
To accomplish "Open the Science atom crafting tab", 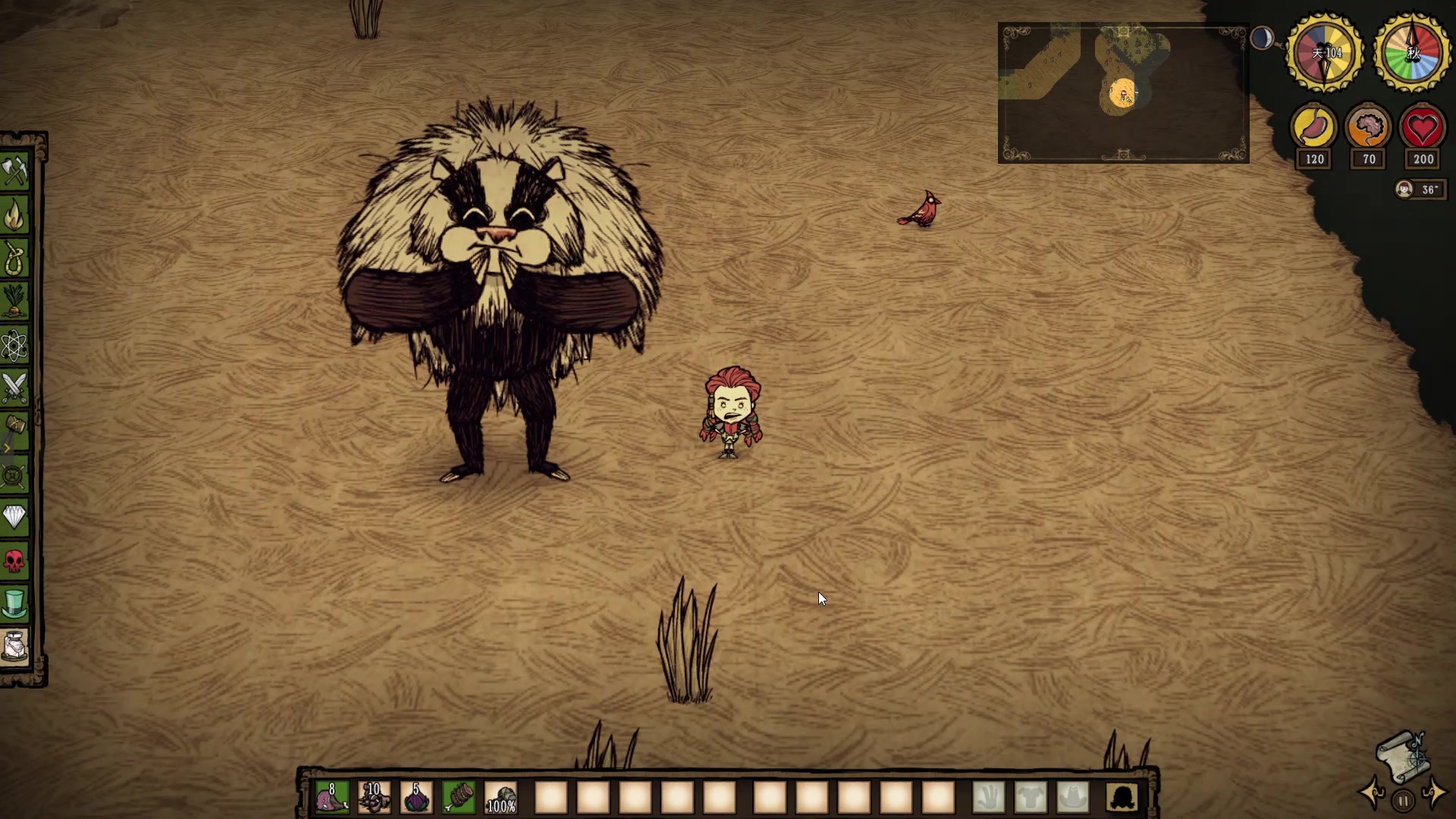I will (x=14, y=345).
